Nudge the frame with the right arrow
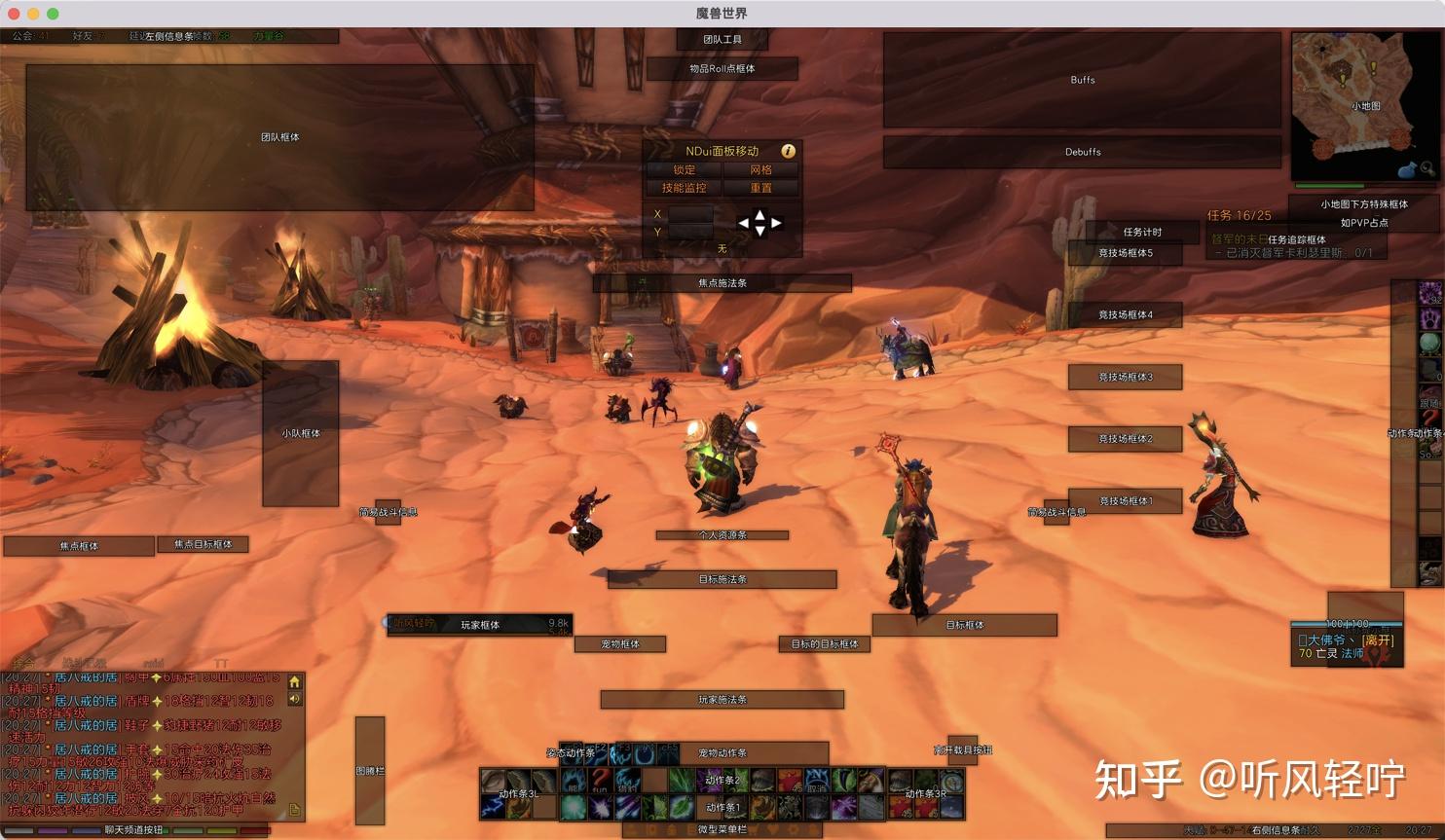This screenshot has height=840, width=1445. pos(776,223)
